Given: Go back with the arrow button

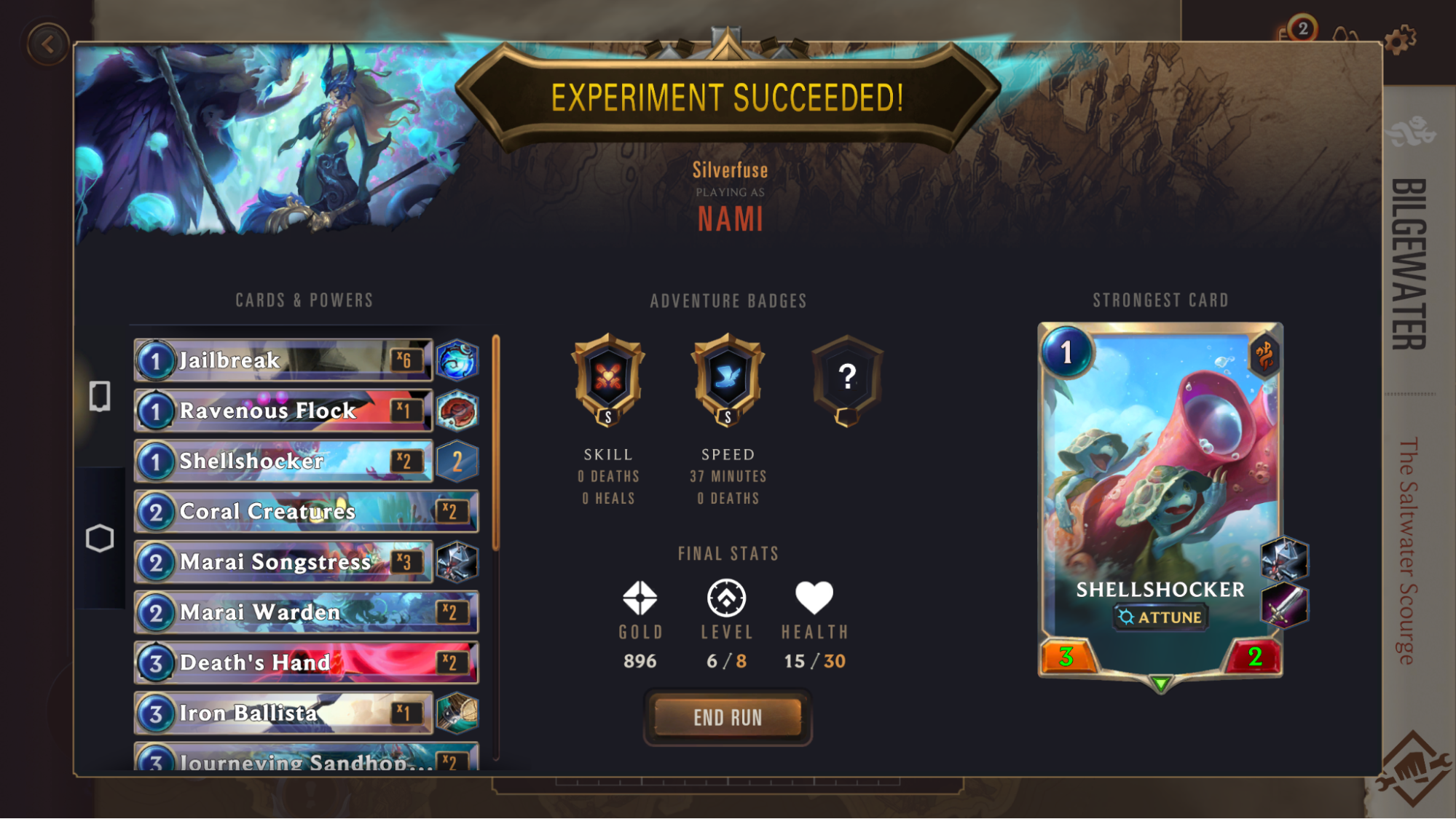Looking at the screenshot, I should 48,44.
